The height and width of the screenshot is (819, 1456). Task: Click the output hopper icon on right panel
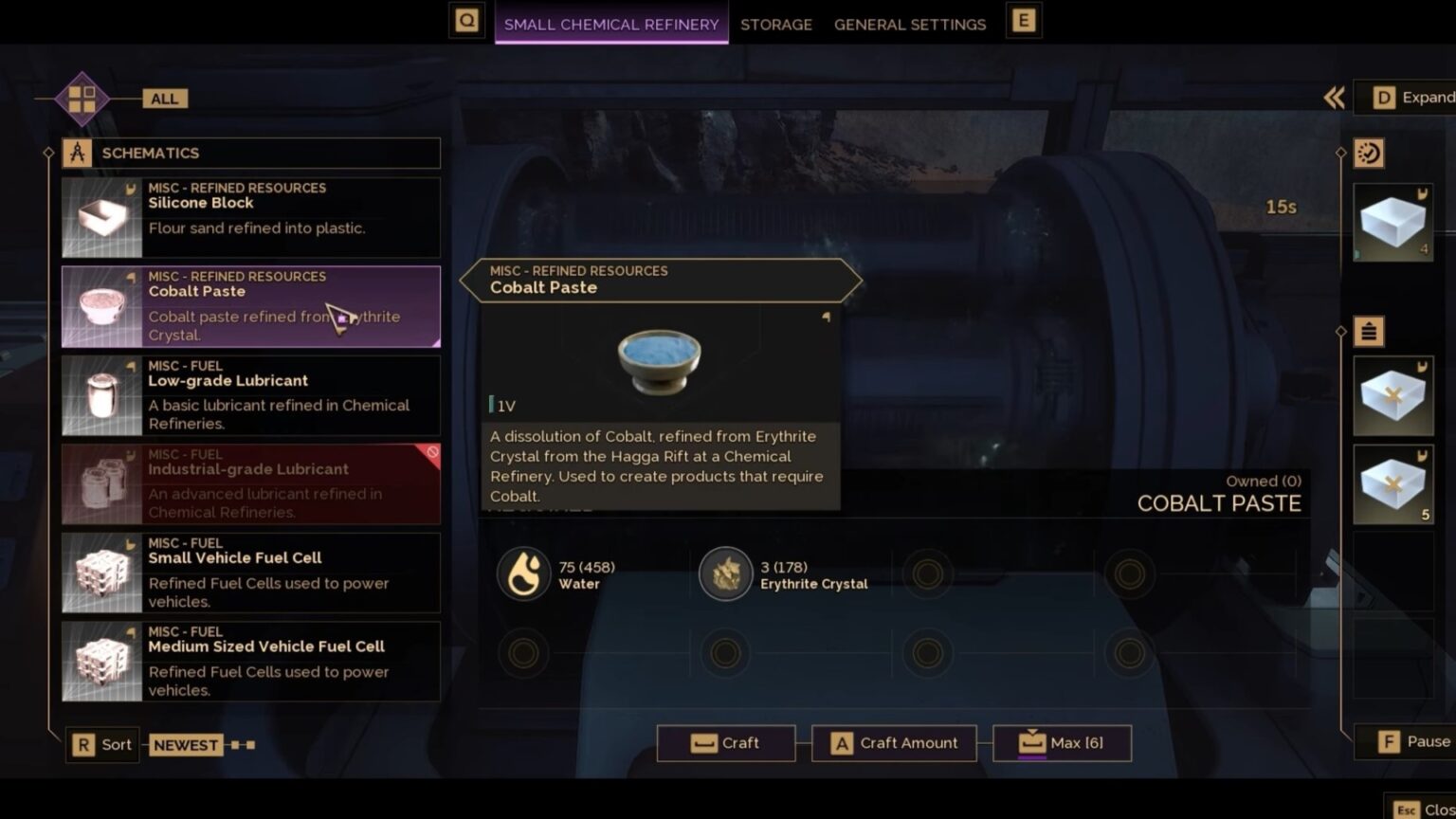coord(1368,331)
